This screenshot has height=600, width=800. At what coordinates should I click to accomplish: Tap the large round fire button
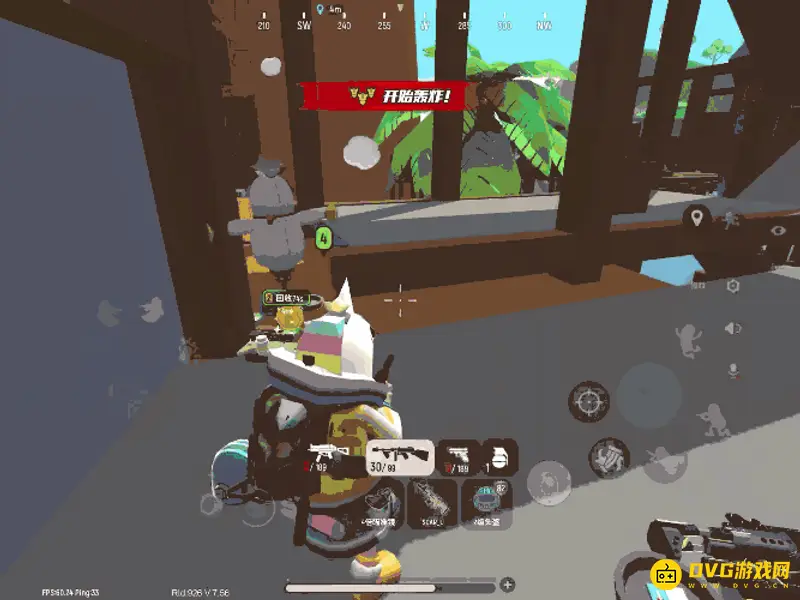[x=649, y=393]
